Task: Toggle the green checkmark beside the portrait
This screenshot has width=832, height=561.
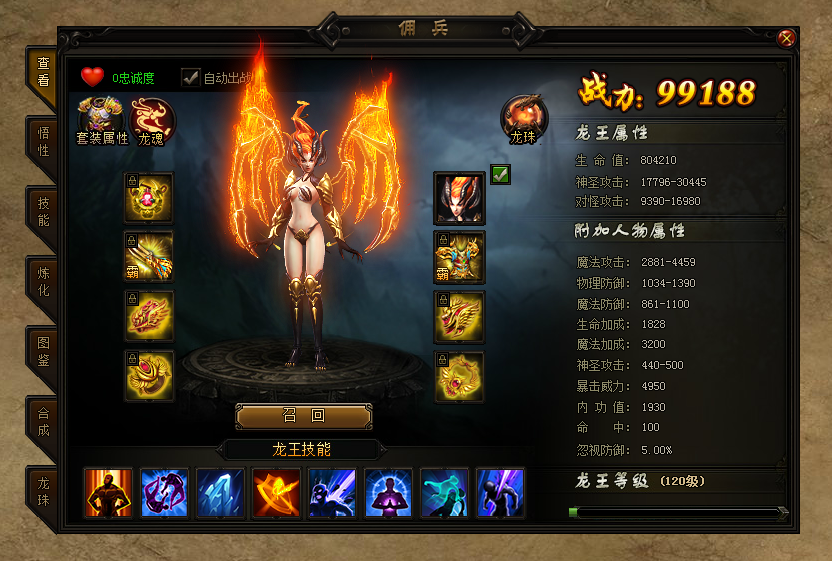Action: [x=501, y=175]
